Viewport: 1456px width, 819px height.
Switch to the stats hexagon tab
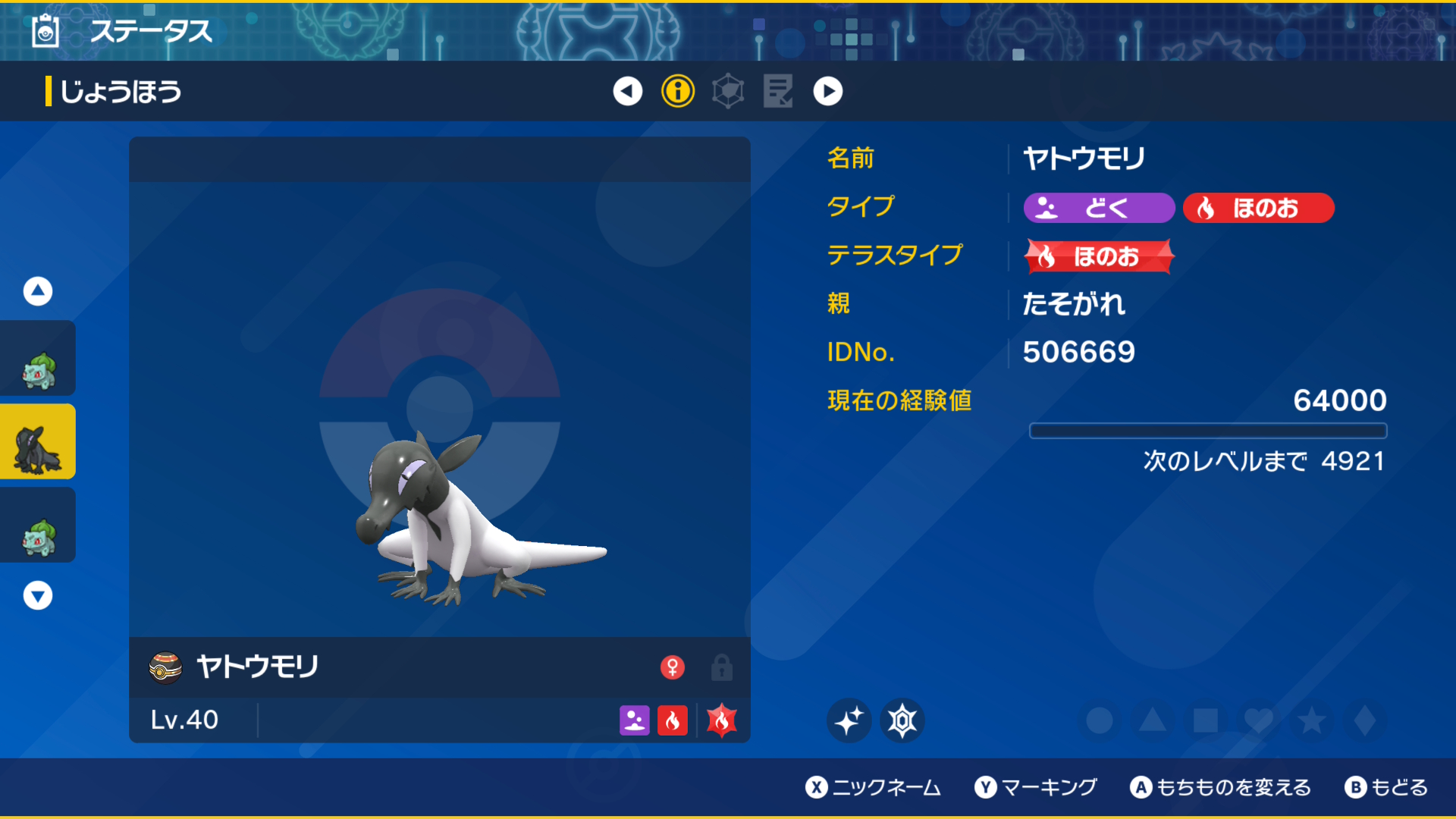point(728,92)
